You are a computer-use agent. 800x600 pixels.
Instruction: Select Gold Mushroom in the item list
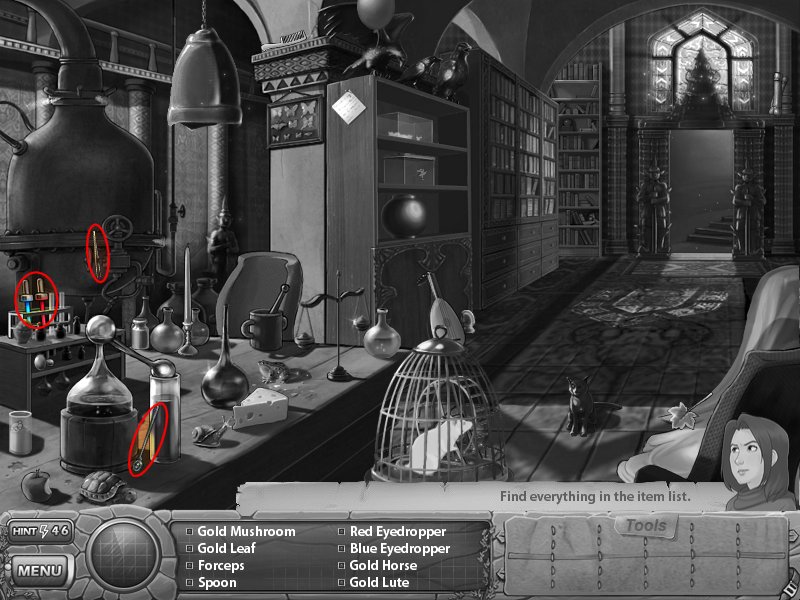pos(245,532)
